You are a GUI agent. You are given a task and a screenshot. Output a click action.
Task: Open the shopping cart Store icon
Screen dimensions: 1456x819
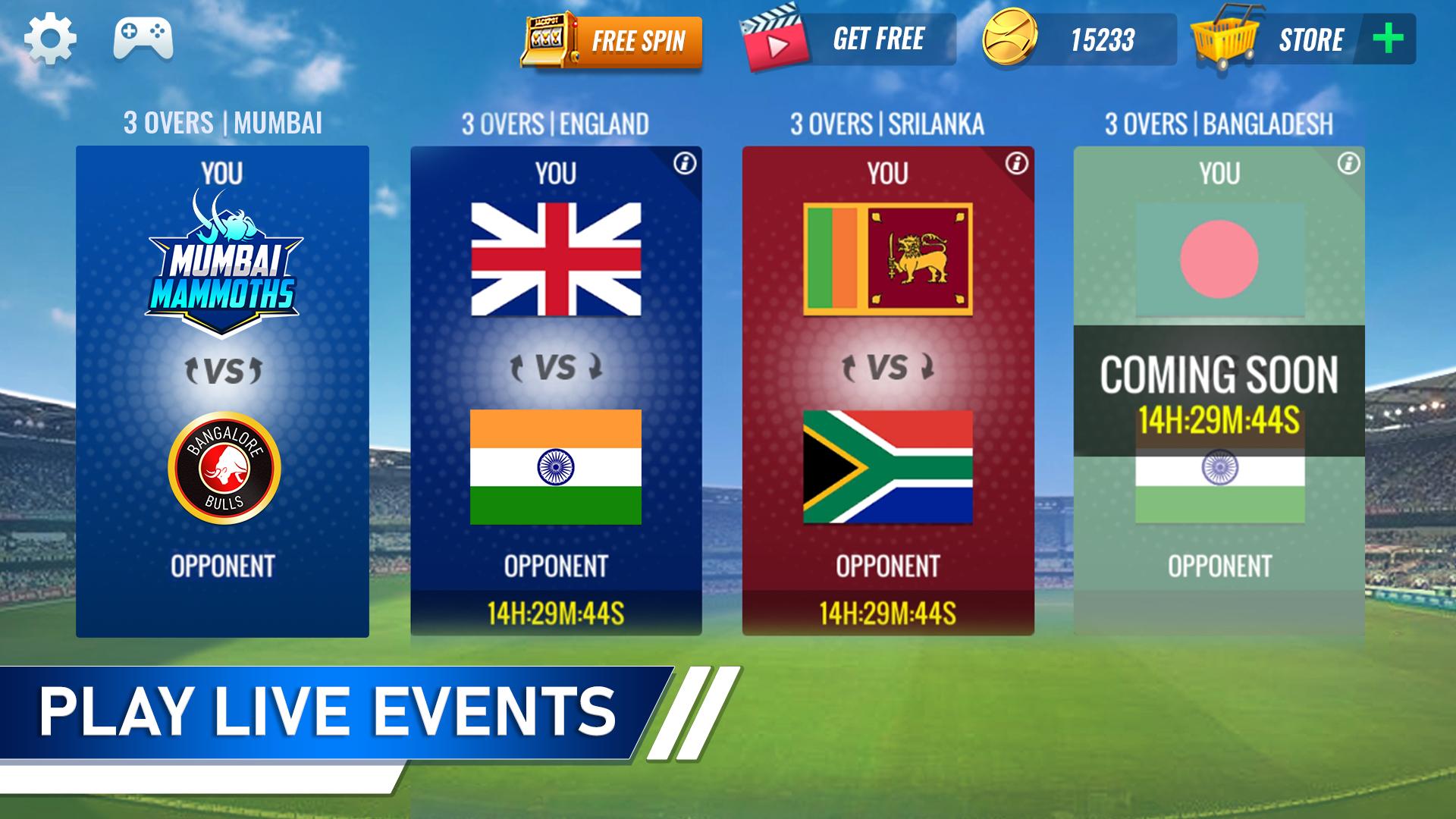(x=1224, y=42)
